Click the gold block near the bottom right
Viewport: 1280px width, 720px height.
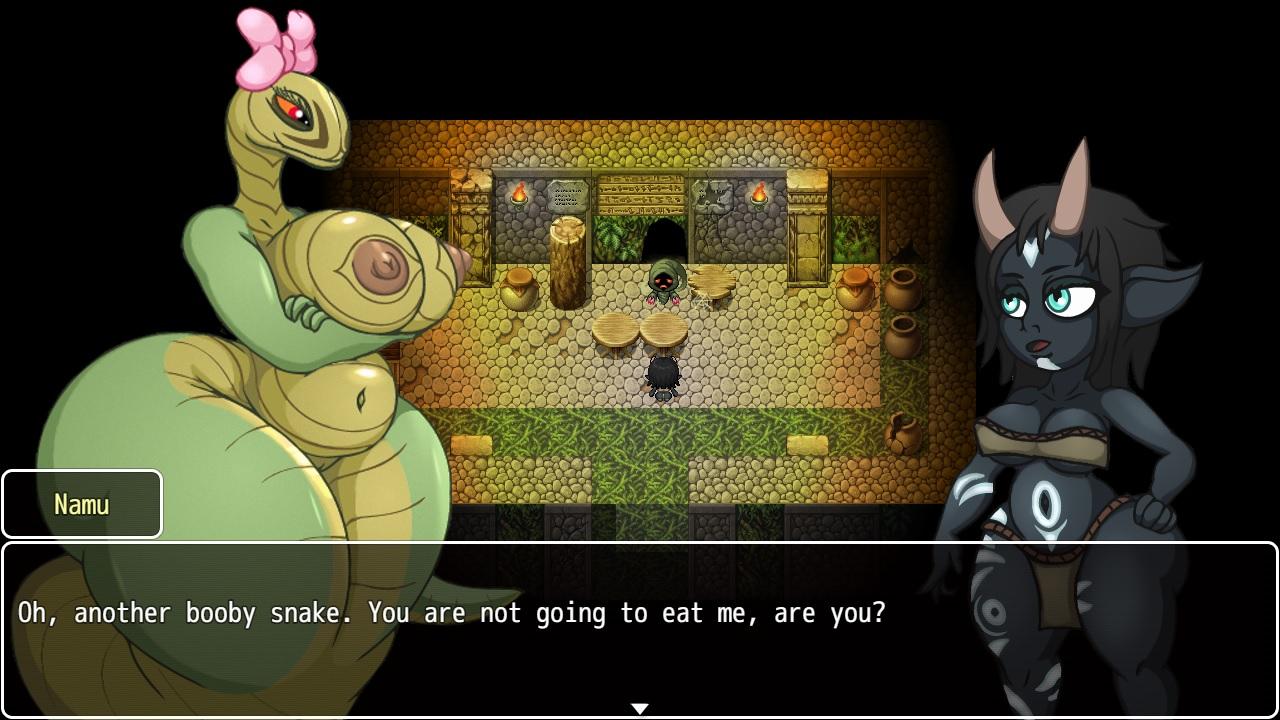pos(807,443)
